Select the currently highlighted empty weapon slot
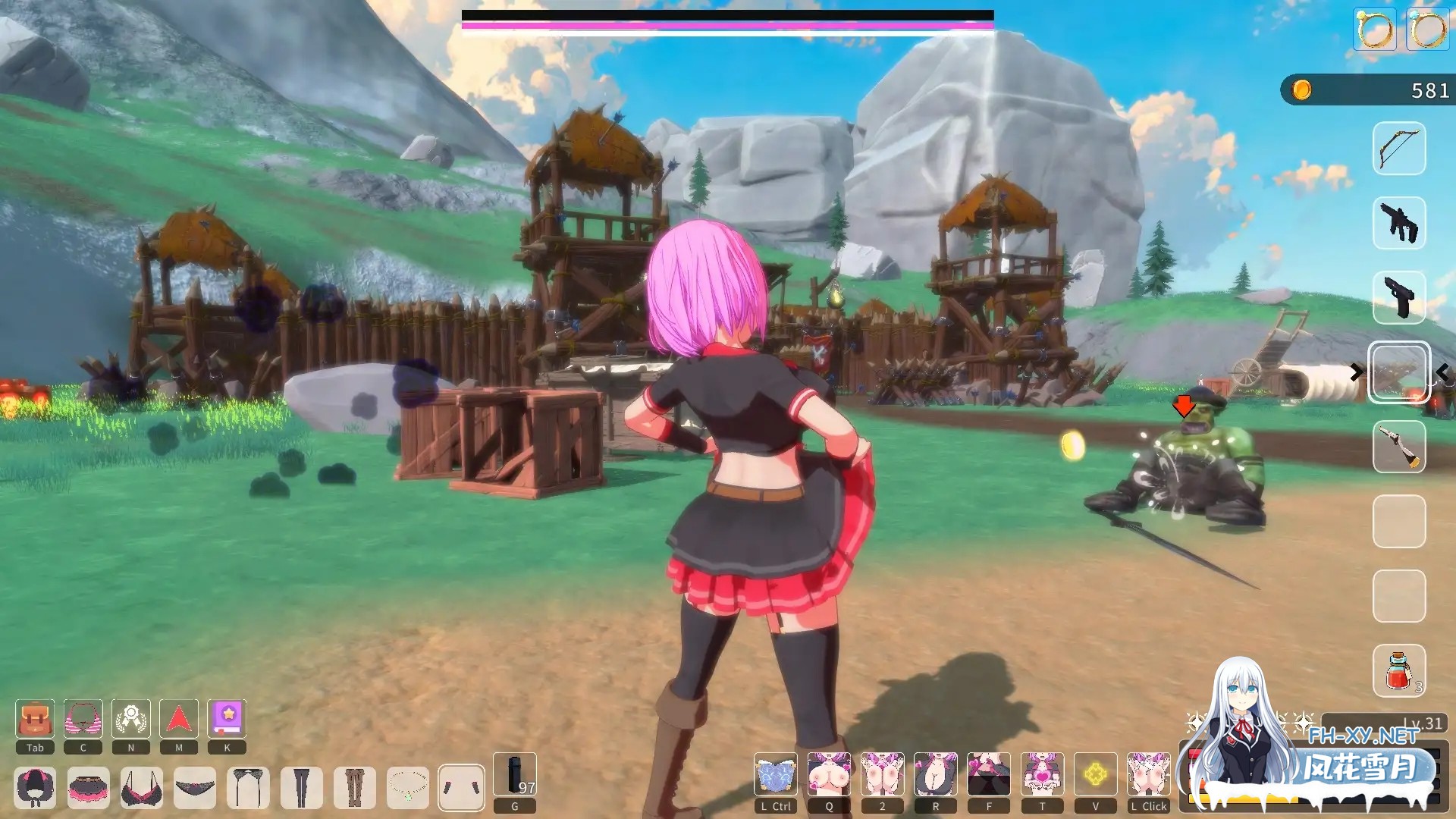Viewport: 1456px width, 819px height. pyautogui.click(x=1399, y=372)
